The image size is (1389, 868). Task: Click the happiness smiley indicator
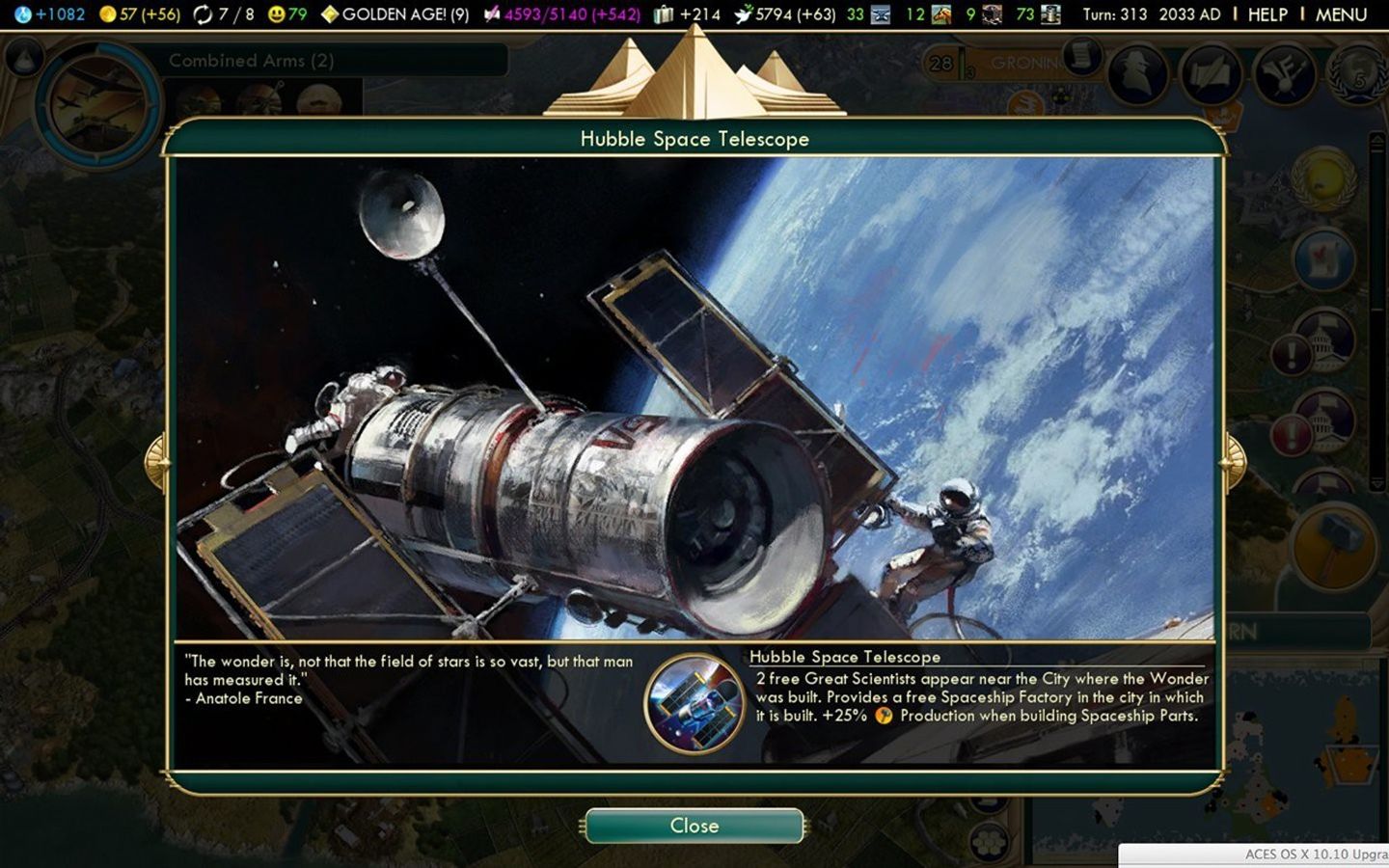click(x=278, y=15)
